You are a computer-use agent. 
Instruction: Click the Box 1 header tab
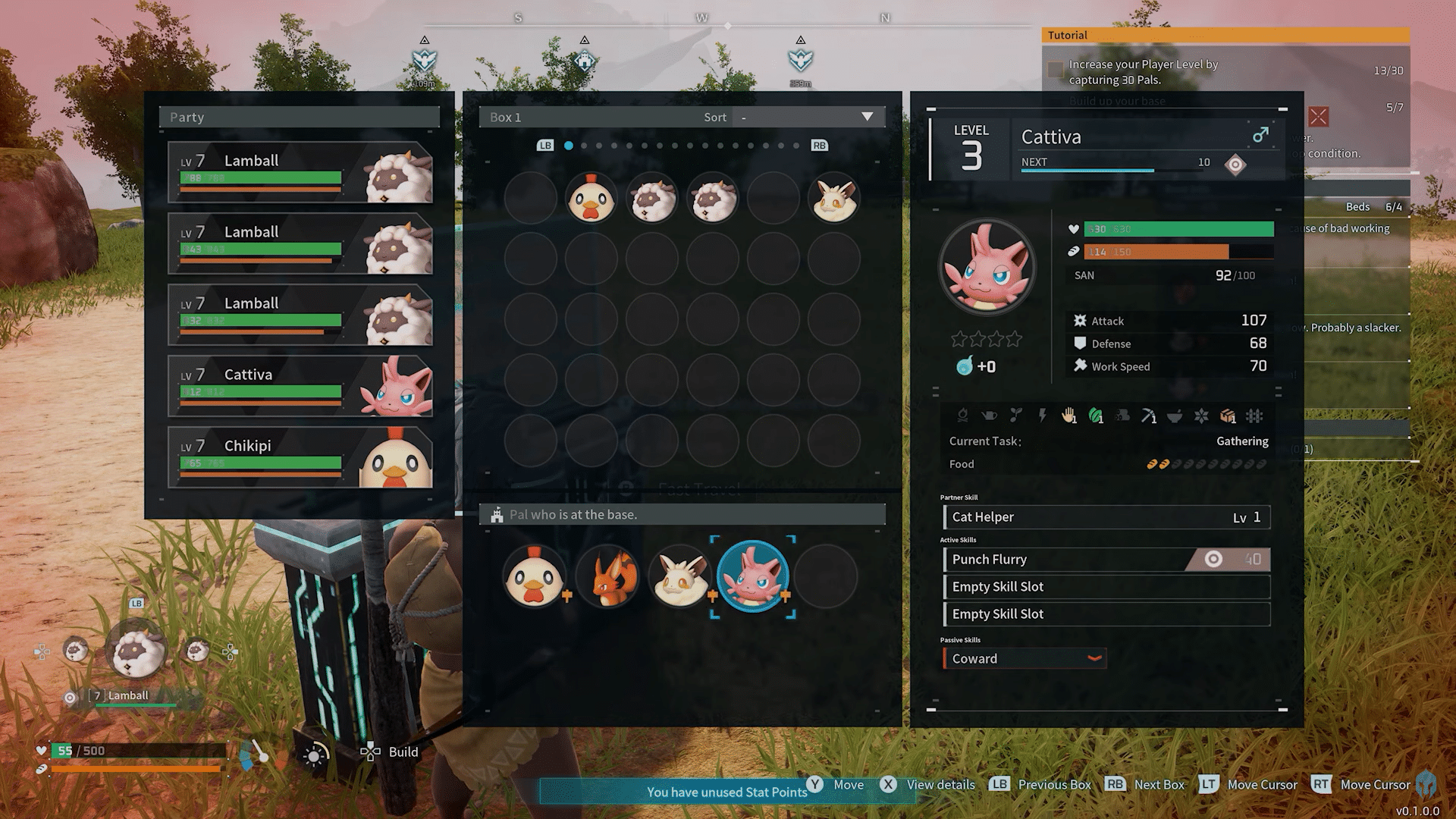[506, 117]
